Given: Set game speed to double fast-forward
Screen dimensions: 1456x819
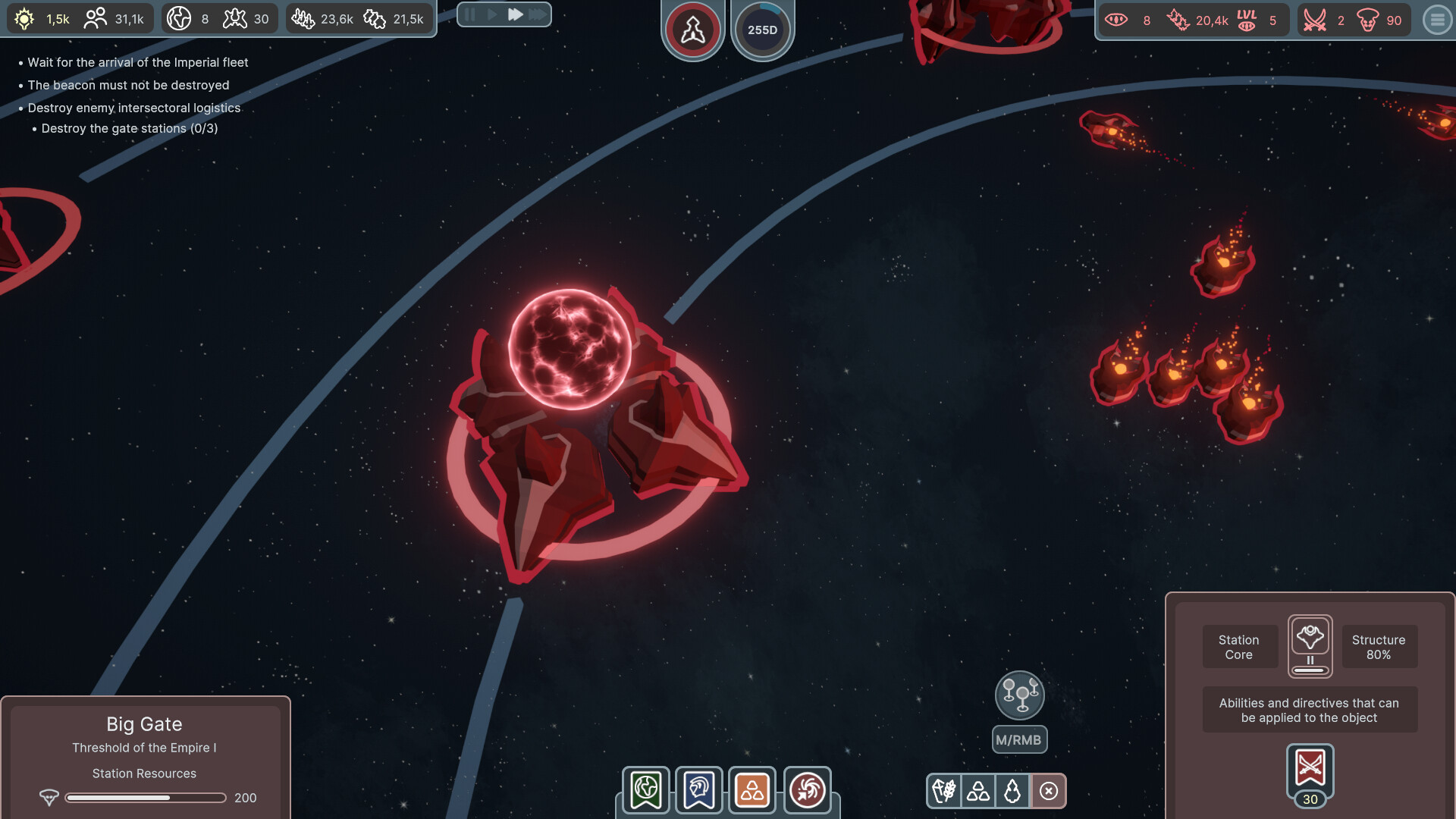Looking at the screenshot, I should (x=515, y=14).
